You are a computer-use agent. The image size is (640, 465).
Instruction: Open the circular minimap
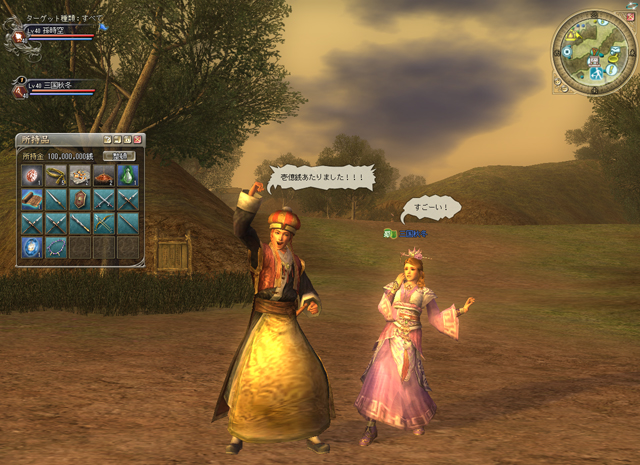[x=592, y=53]
